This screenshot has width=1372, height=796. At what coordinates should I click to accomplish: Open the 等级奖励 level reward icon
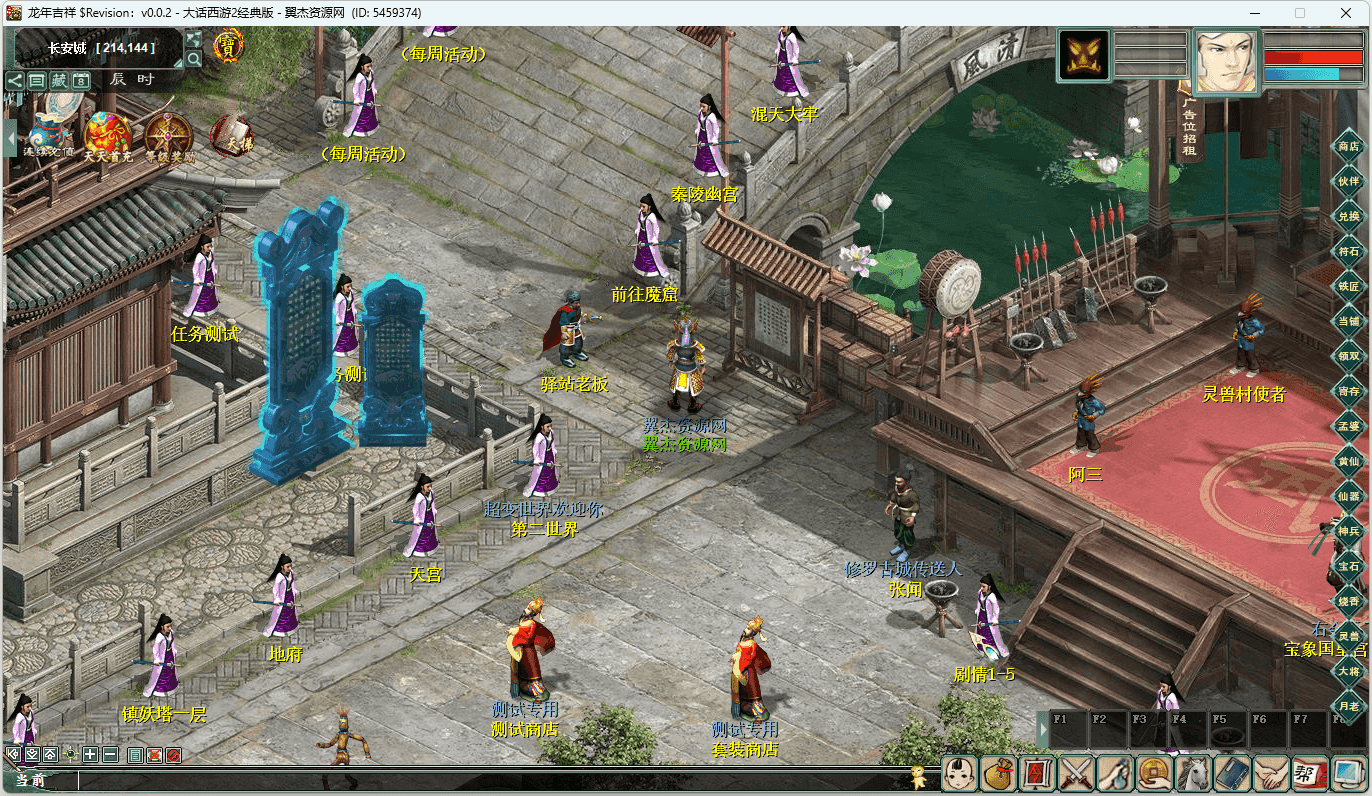pyautogui.click(x=167, y=137)
